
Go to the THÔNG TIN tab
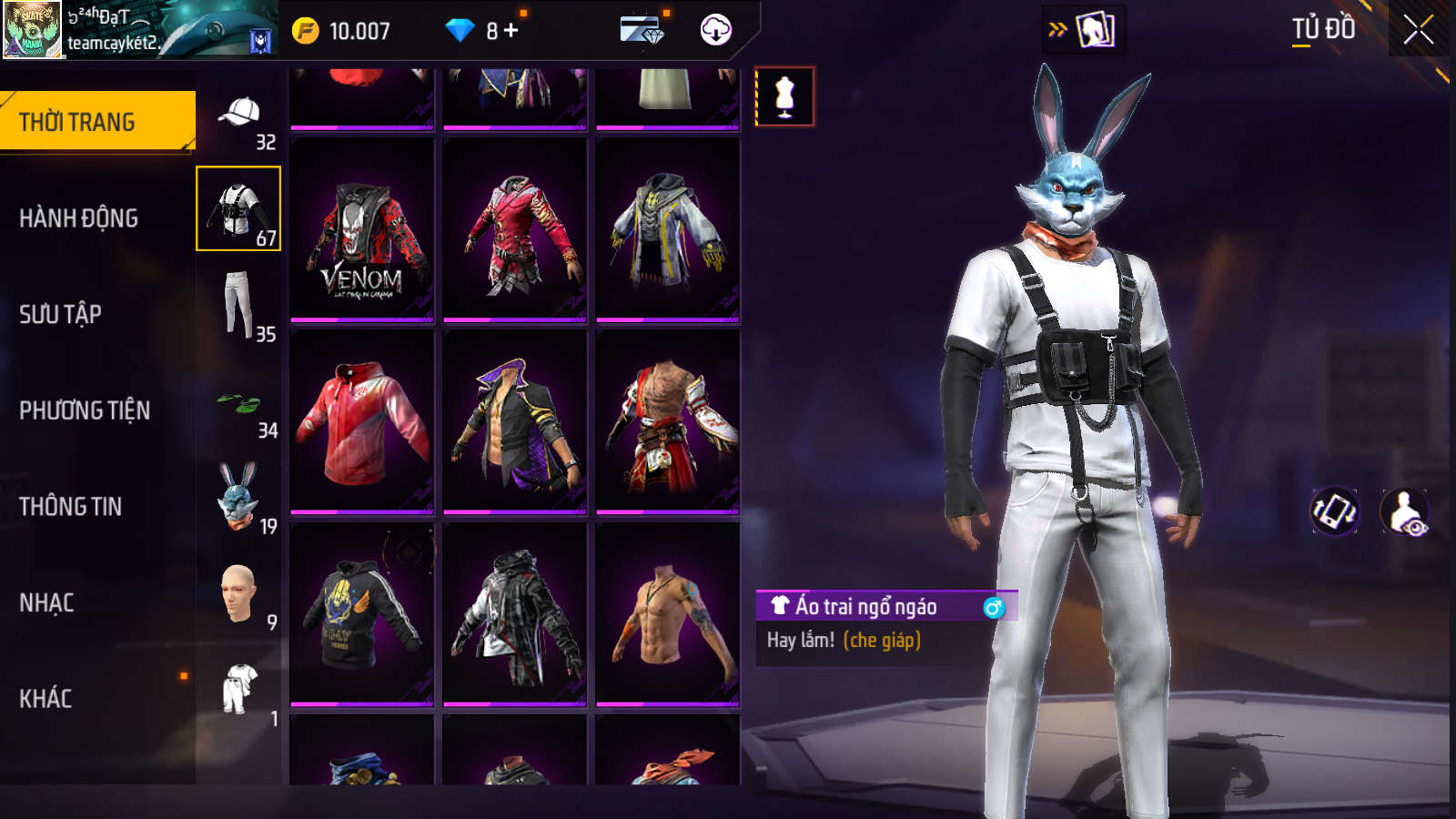pos(70,507)
